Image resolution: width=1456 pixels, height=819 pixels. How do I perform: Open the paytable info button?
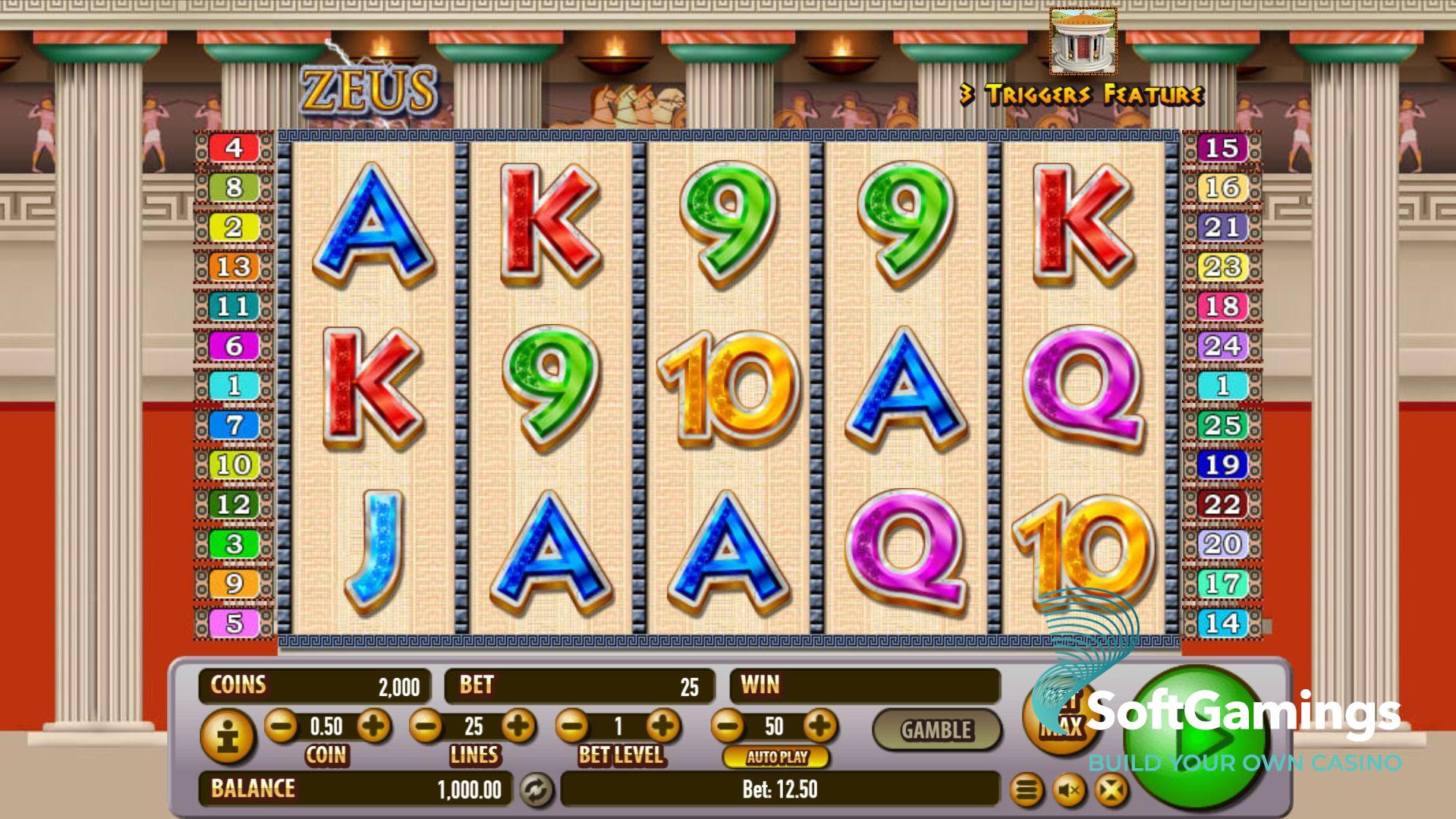tap(227, 736)
